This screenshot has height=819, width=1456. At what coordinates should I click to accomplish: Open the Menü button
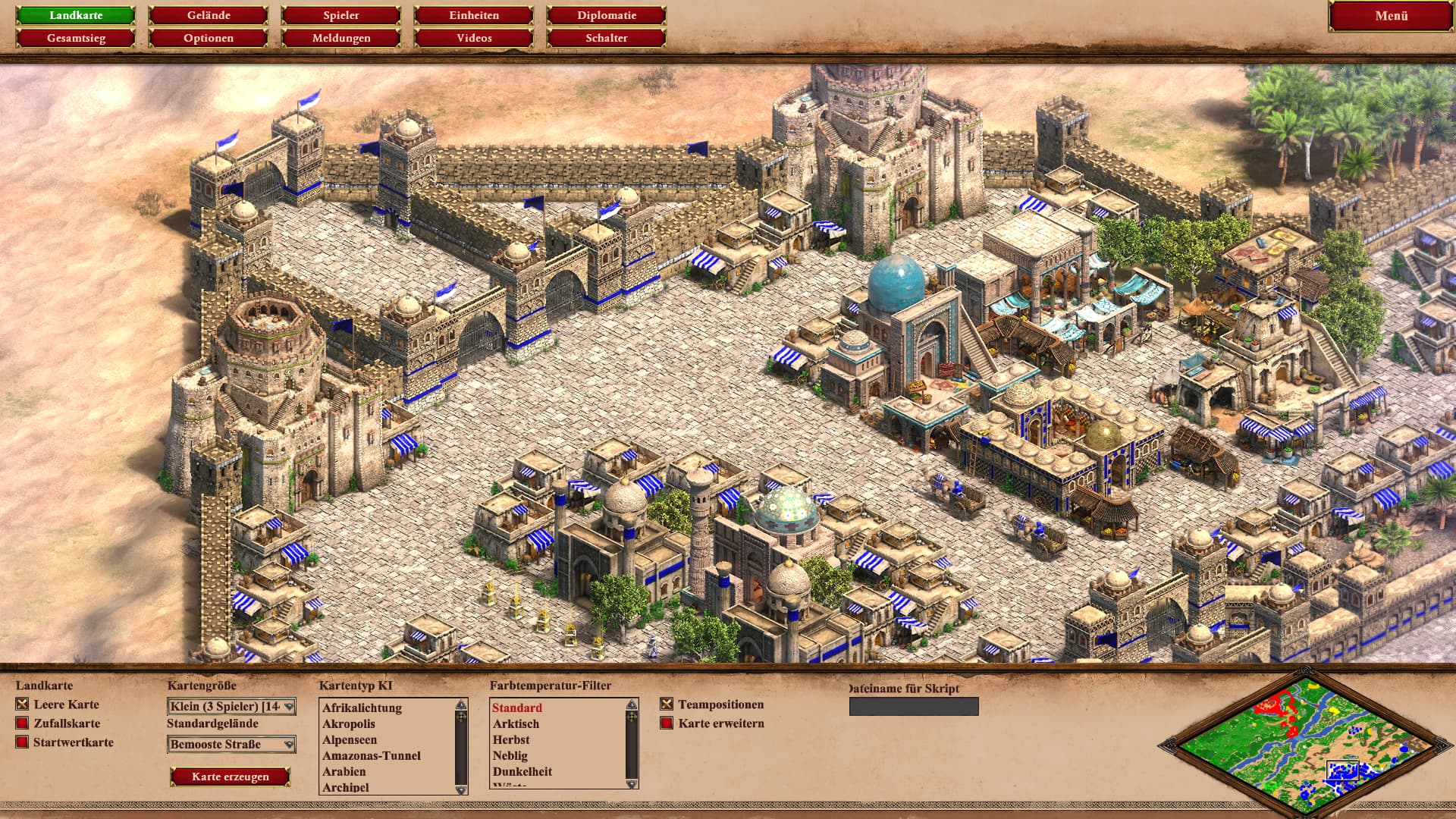coord(1391,16)
